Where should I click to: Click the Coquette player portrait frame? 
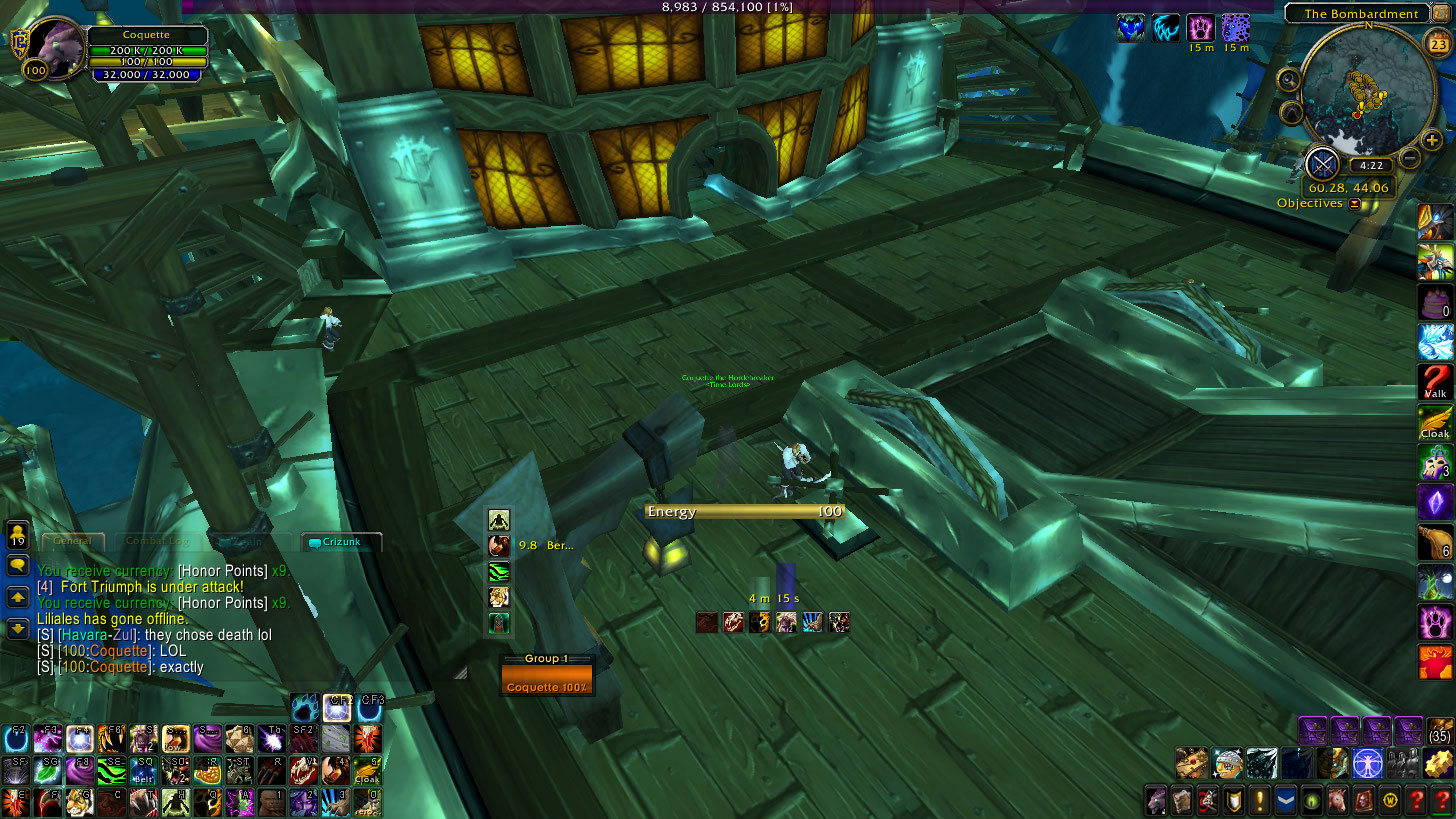tap(54, 46)
